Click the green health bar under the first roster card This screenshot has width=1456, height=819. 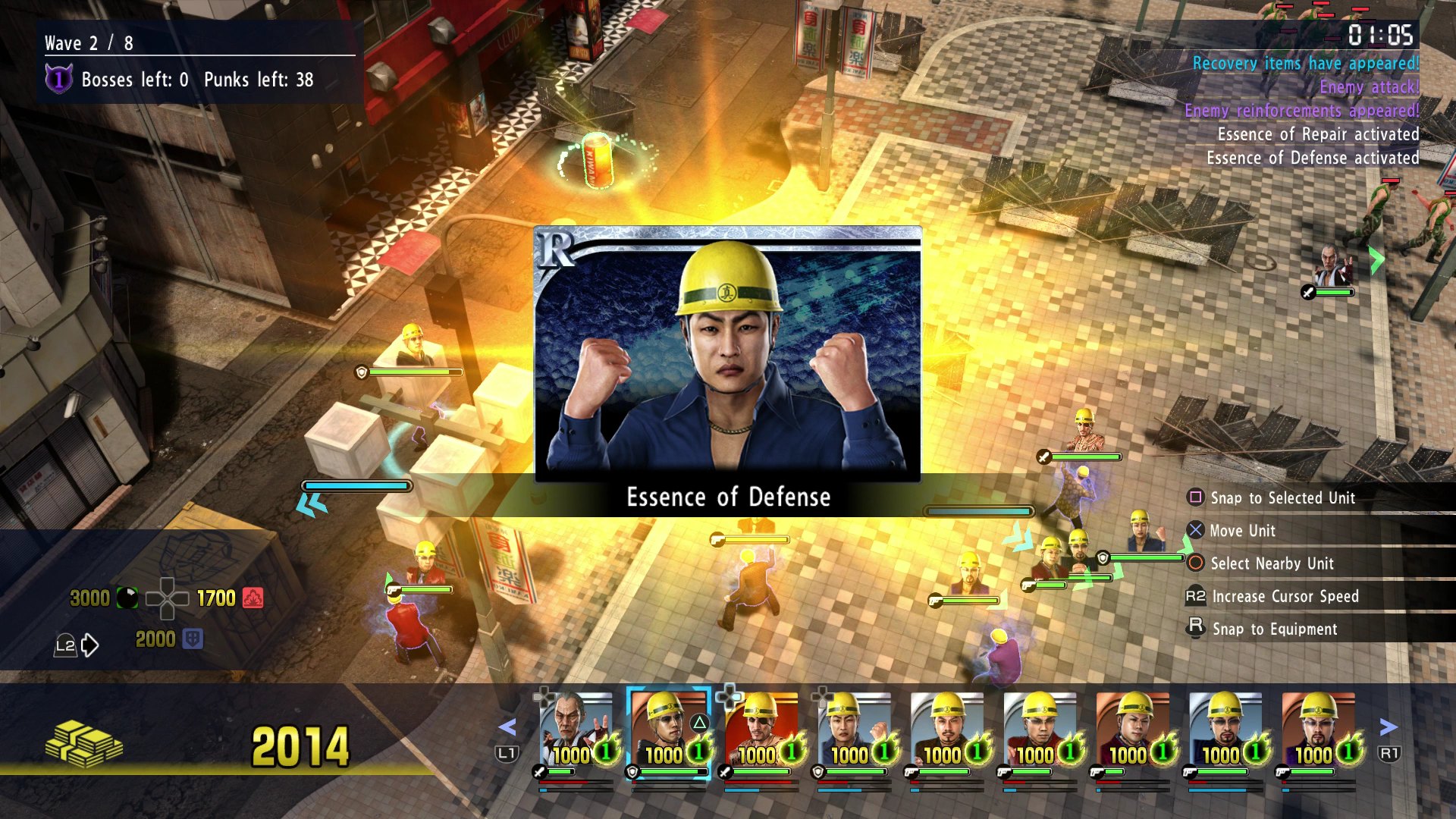[561, 772]
